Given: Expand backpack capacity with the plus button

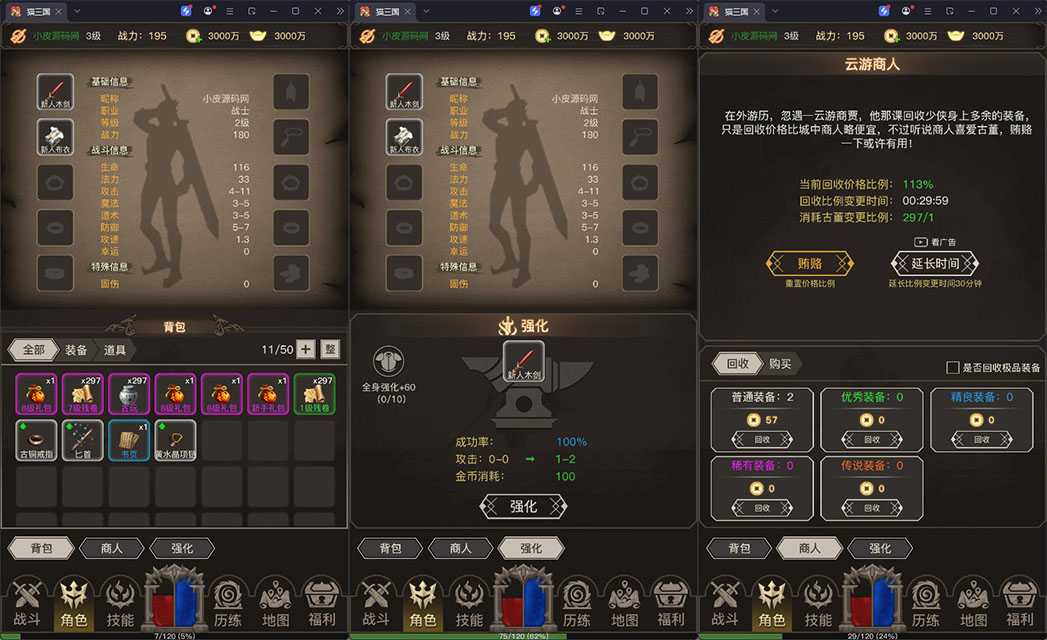Looking at the screenshot, I should tap(306, 349).
